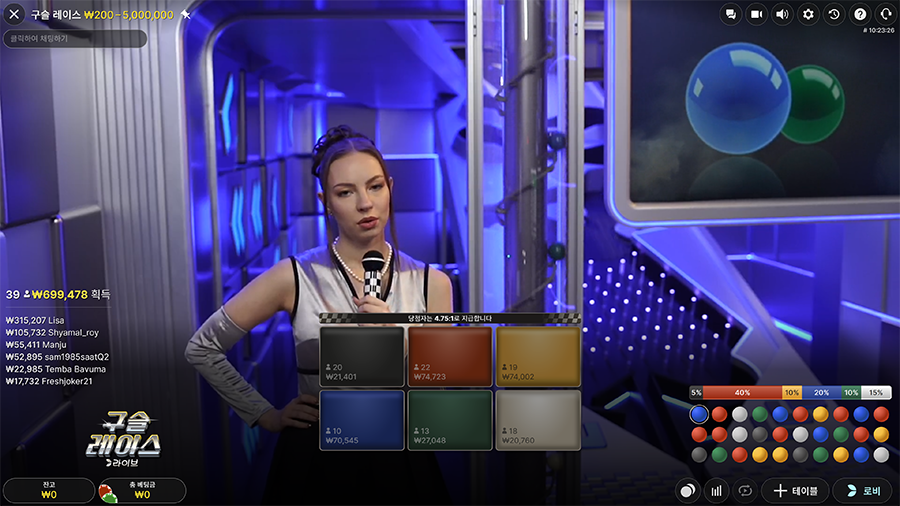This screenshot has width=900, height=506.
Task: Show the game history clock icon
Action: 834,14
